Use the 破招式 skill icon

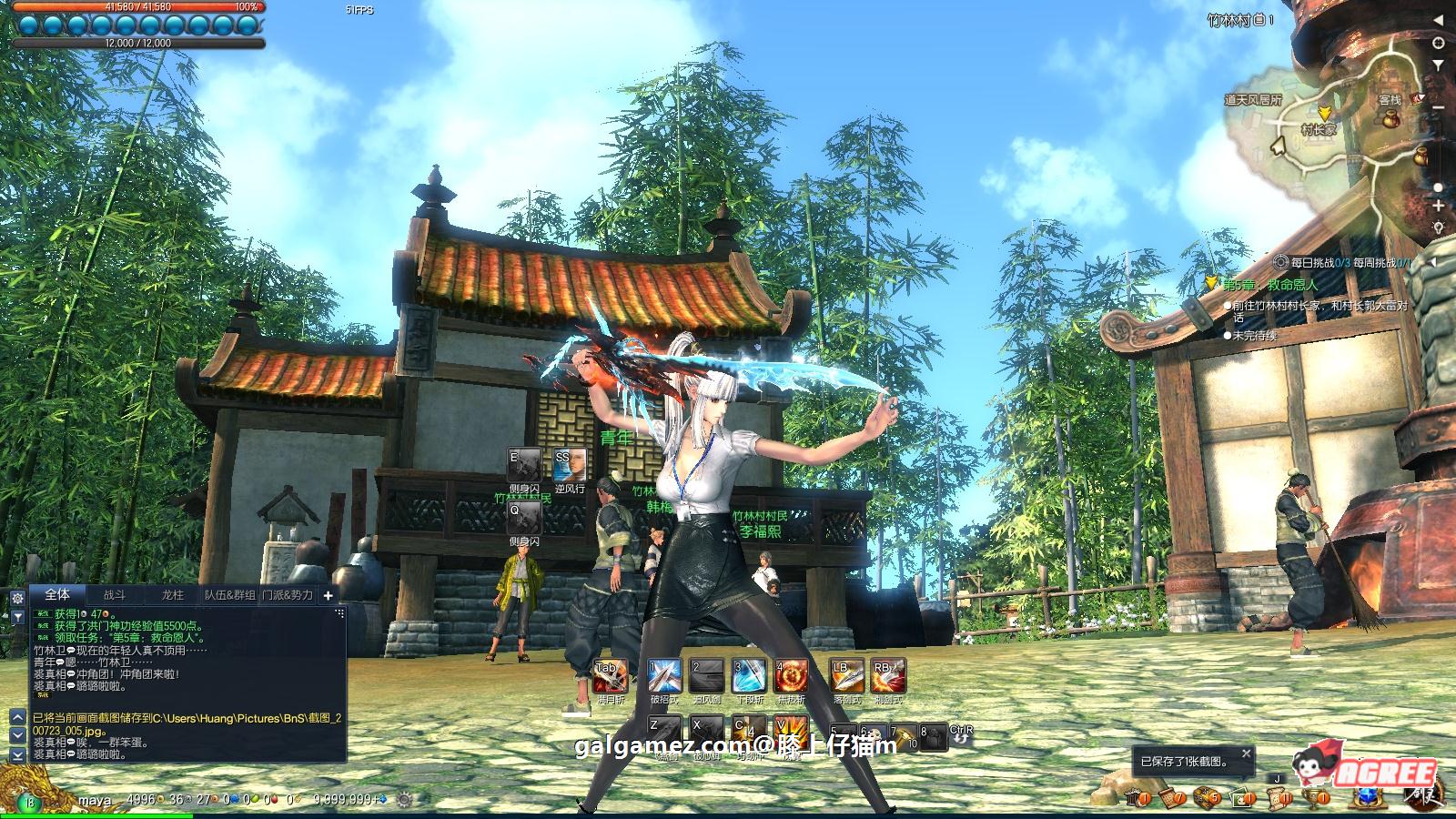point(663,677)
